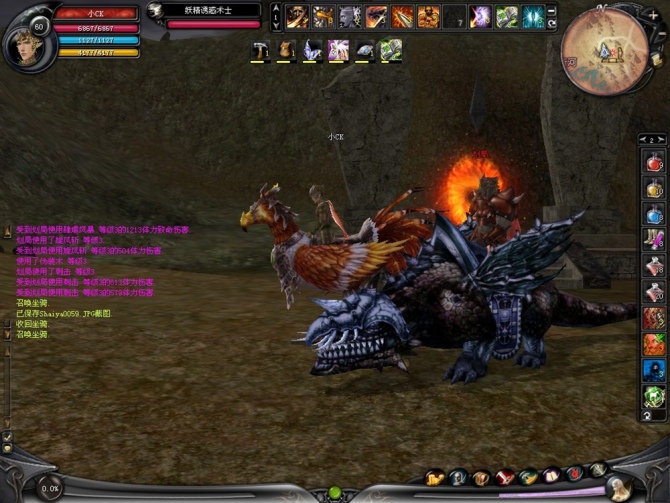This screenshot has height=503, width=670.
Task: Use the red potion in the side bar
Action: (654, 161)
